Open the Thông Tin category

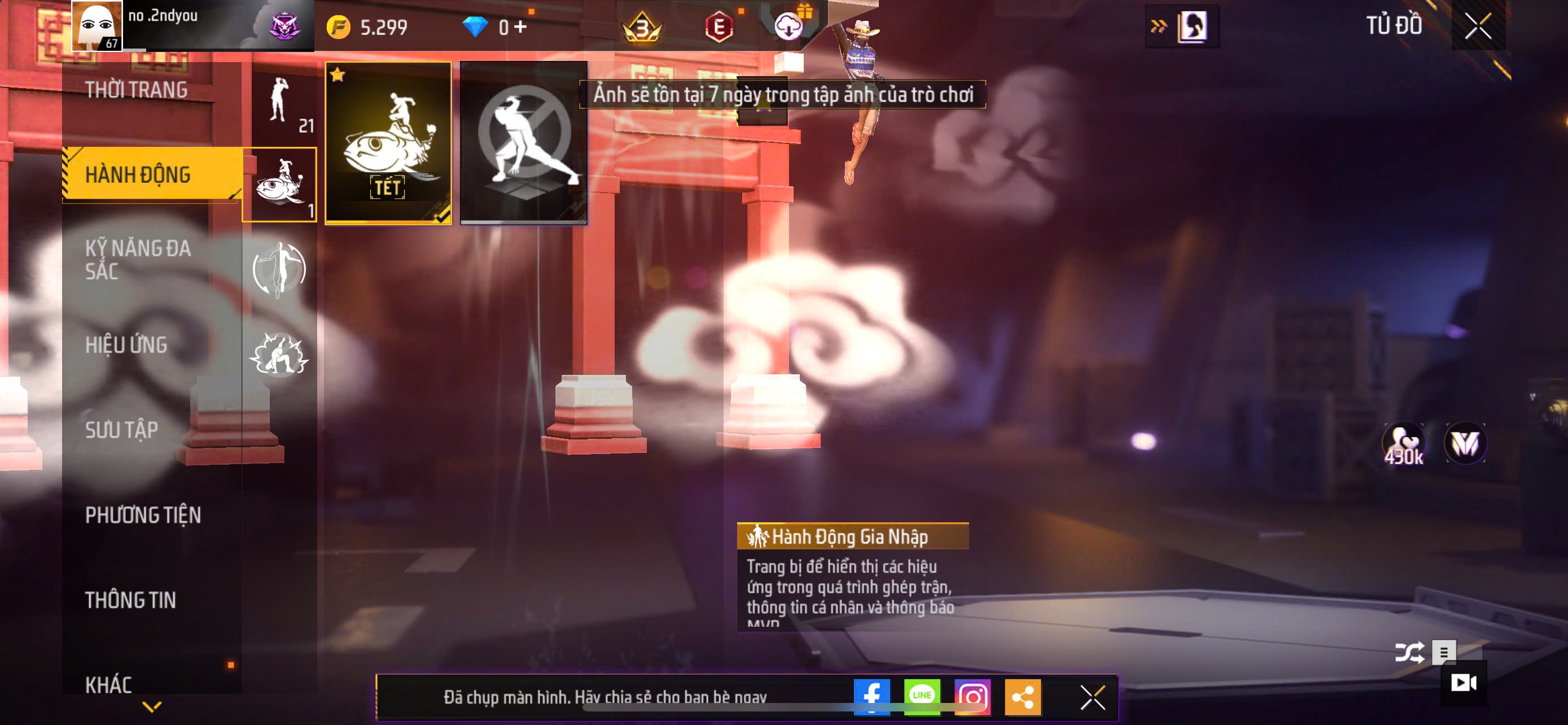click(x=131, y=600)
